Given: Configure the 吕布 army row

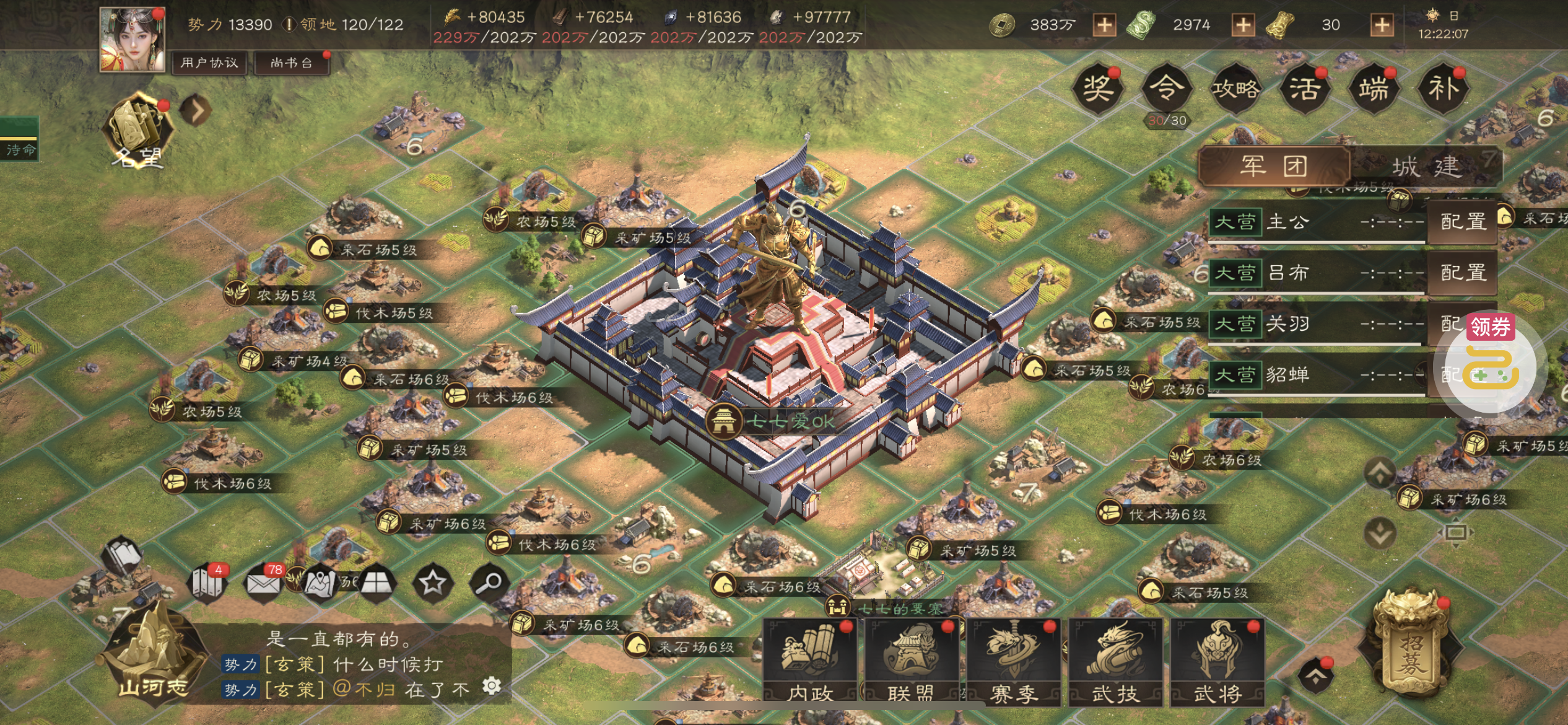Looking at the screenshot, I should (1463, 273).
